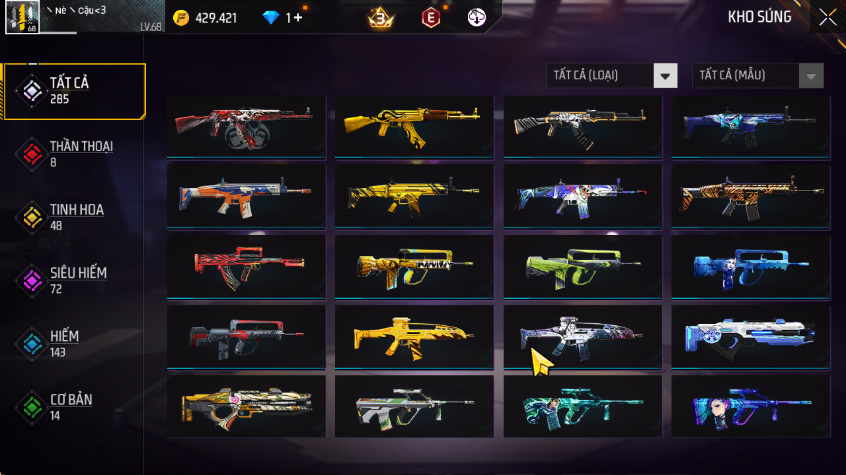846x475 pixels.
Task: Close the Kho Súng weapon vault
Action: [827, 17]
